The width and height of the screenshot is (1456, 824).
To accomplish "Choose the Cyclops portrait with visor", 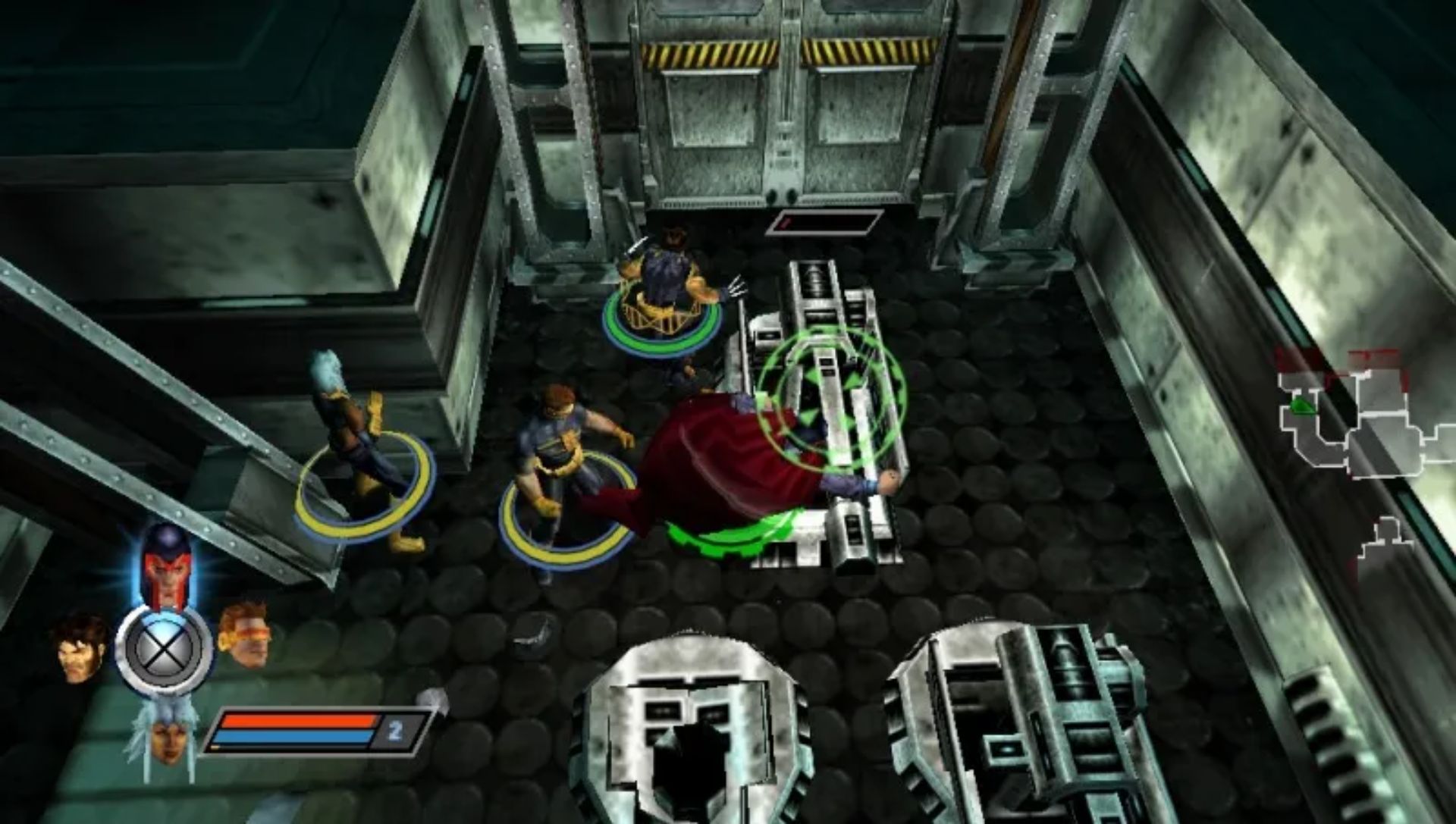I will click(x=244, y=634).
